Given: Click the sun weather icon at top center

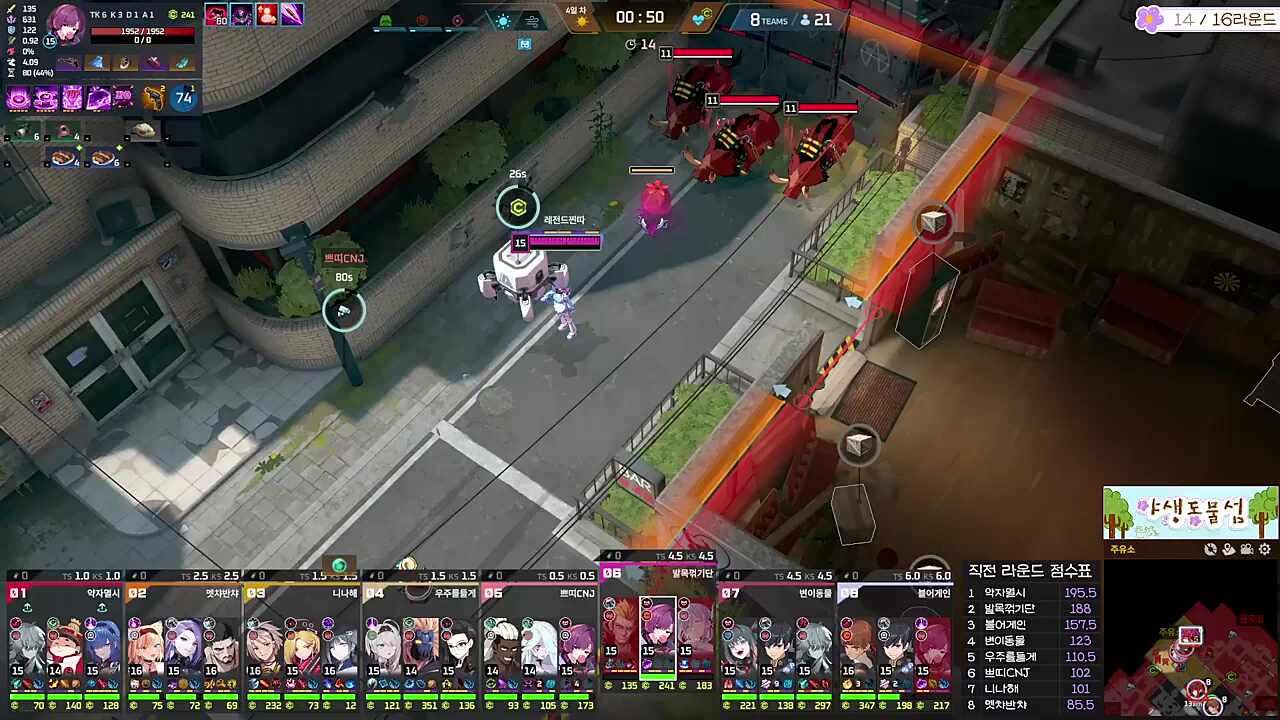Looking at the screenshot, I should (x=503, y=19).
